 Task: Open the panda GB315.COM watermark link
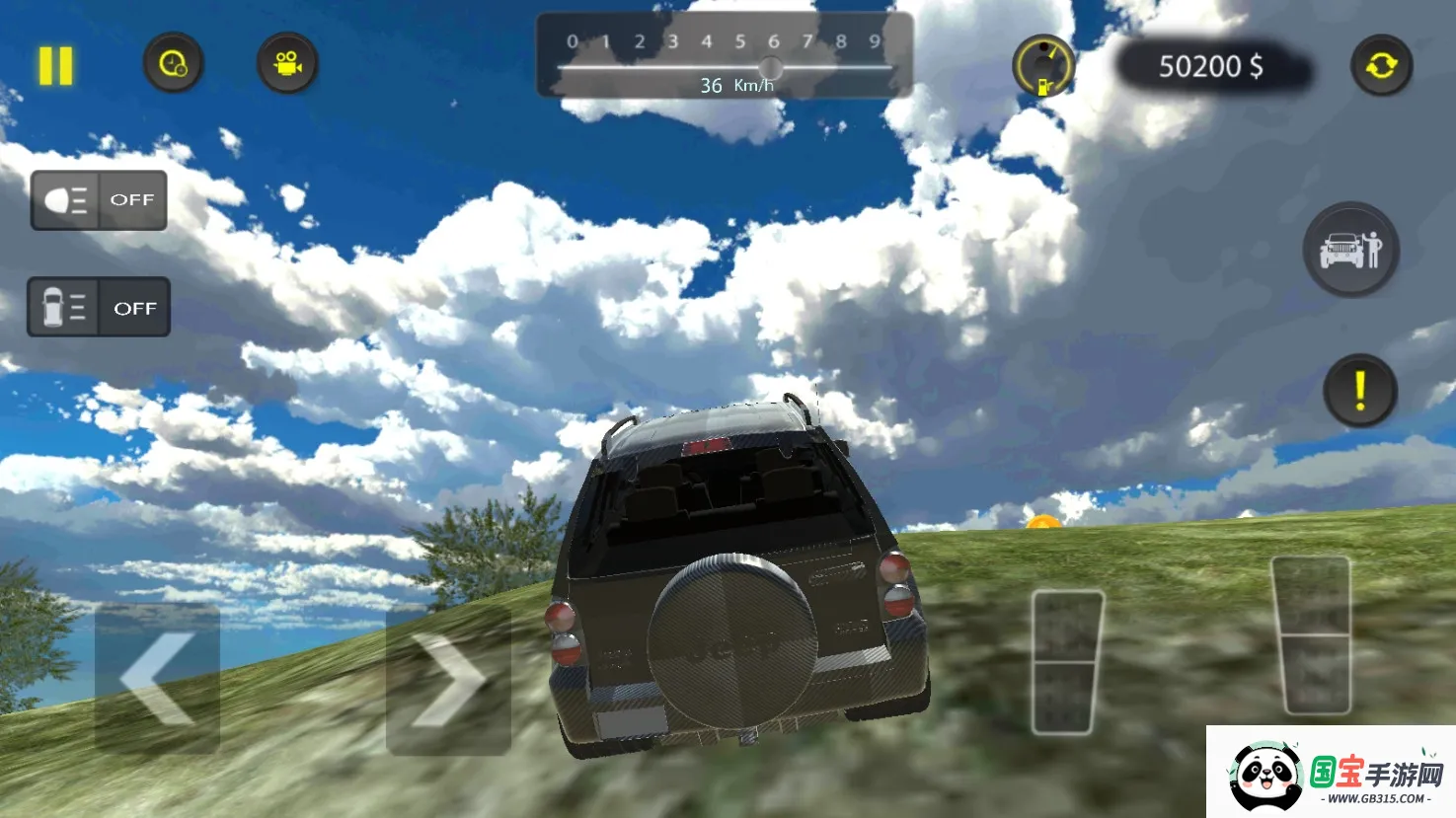1331,774
